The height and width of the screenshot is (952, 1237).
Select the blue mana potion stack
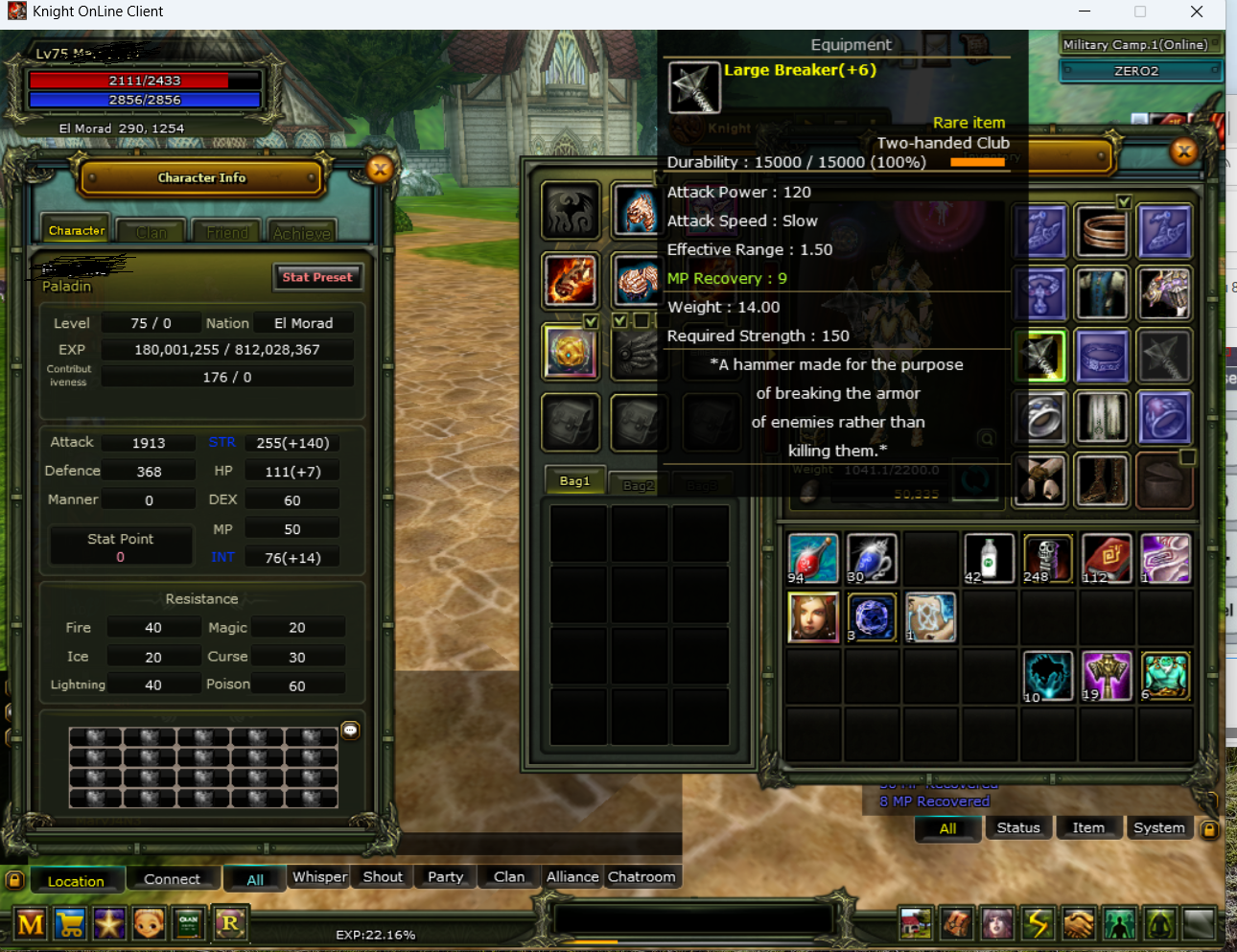pos(872,558)
